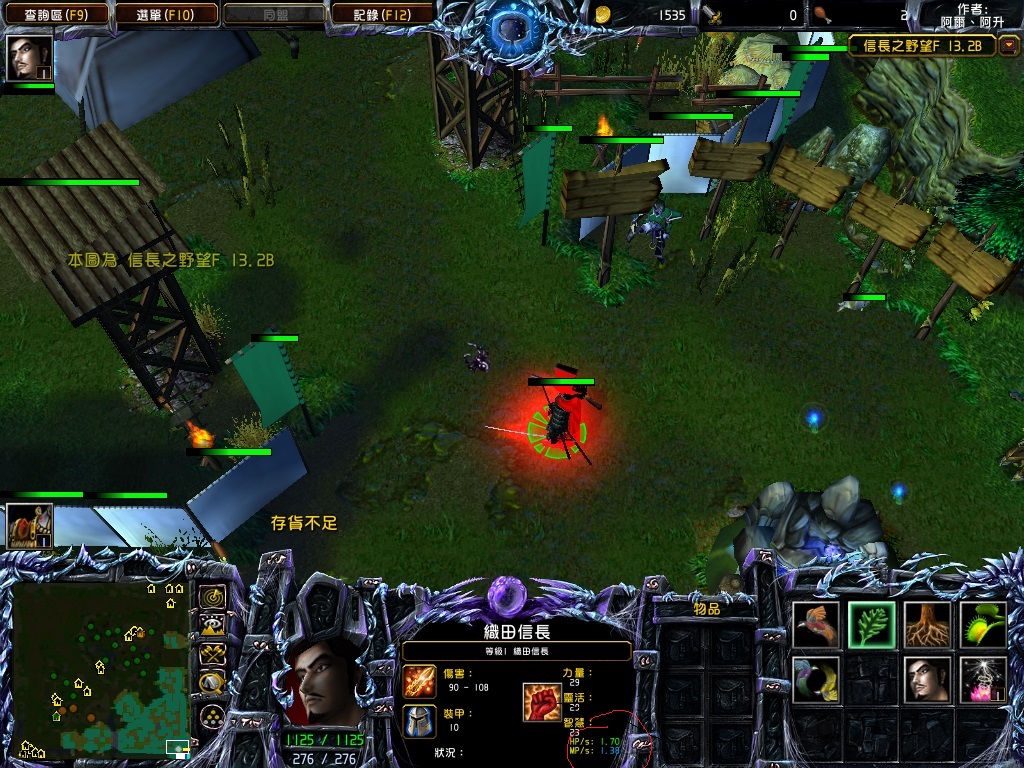Screen dimensions: 1024x768
Task: Toggle ally color mode crossed-axes button
Action: [212, 654]
